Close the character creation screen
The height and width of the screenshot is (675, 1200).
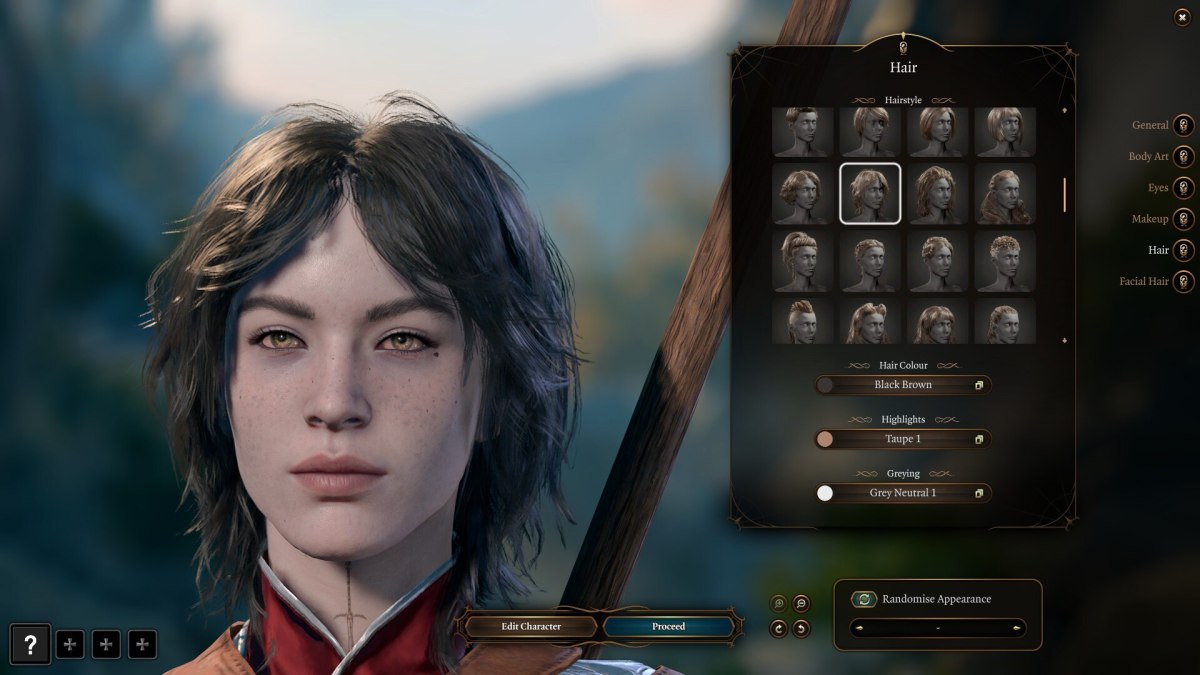pyautogui.click(x=1182, y=18)
